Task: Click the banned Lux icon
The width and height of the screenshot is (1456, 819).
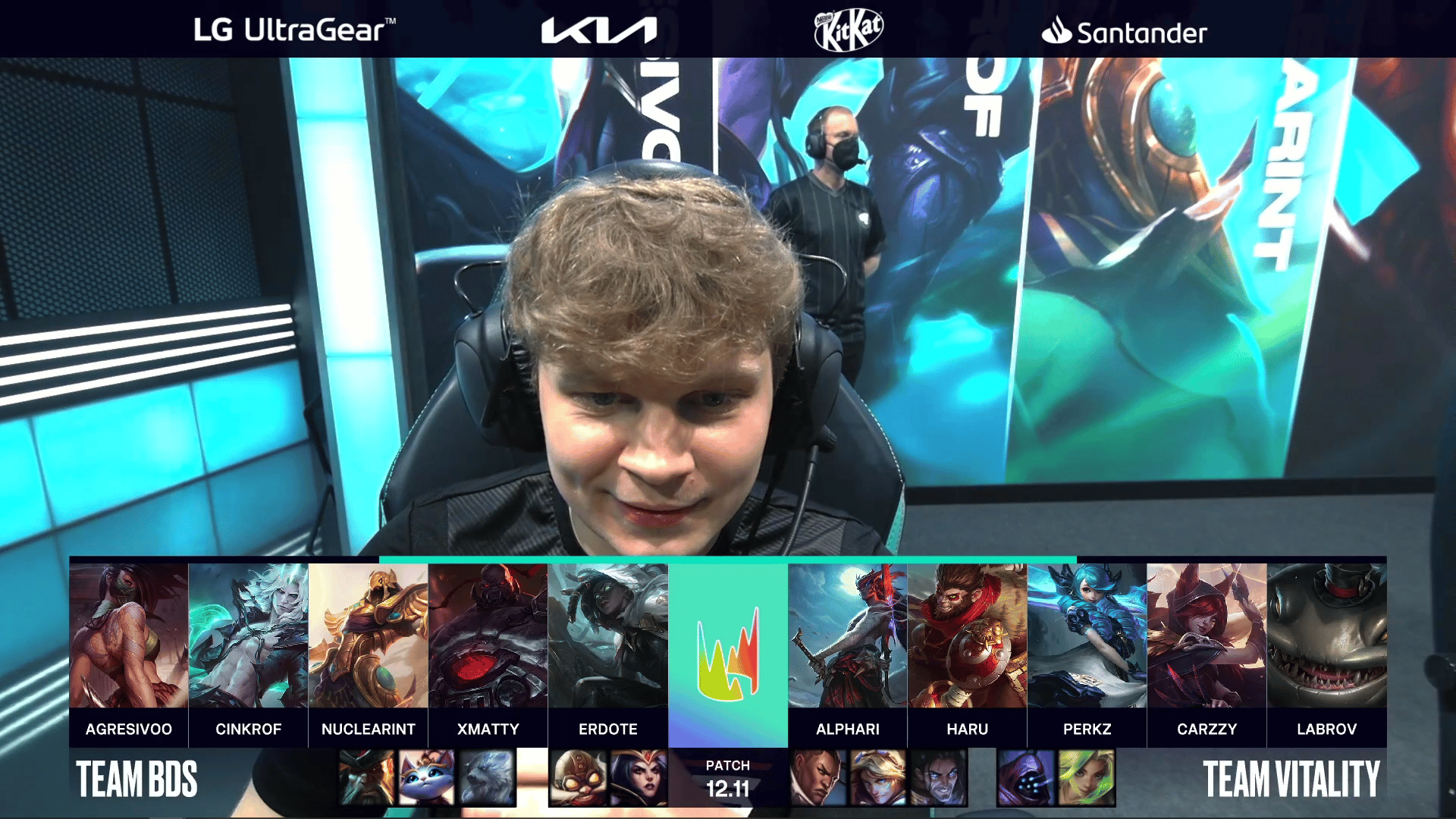Action: (878, 777)
